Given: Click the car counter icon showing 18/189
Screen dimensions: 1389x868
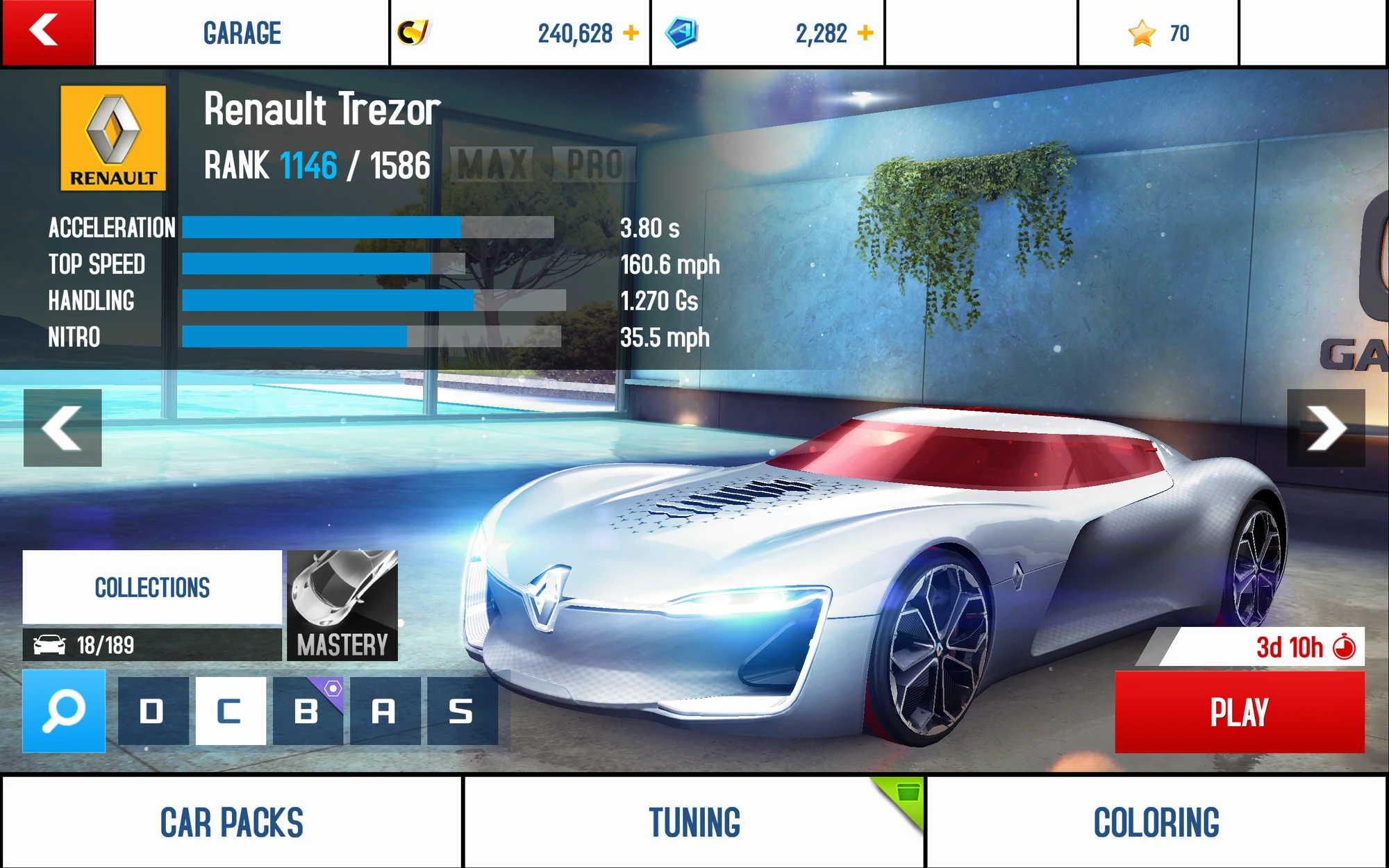Looking at the screenshot, I should pos(49,644).
